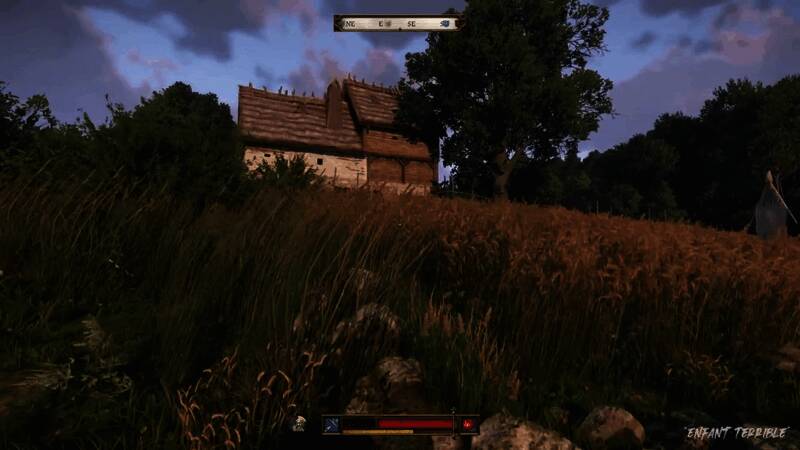Screen dimensions: 800x450
Task: Click the compass bar at top
Action: click(x=397, y=23)
